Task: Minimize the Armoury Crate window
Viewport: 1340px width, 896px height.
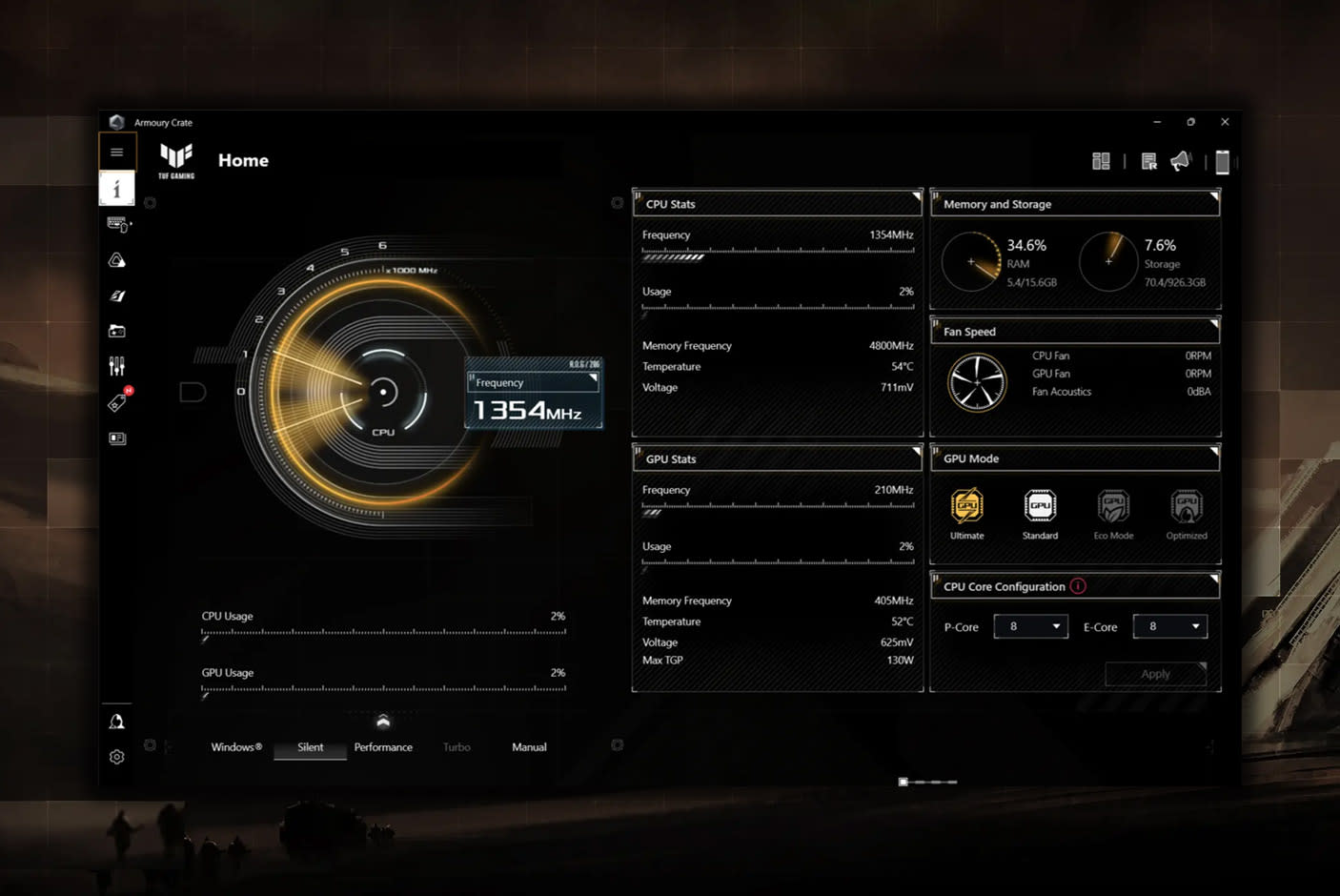Action: pos(1157,122)
